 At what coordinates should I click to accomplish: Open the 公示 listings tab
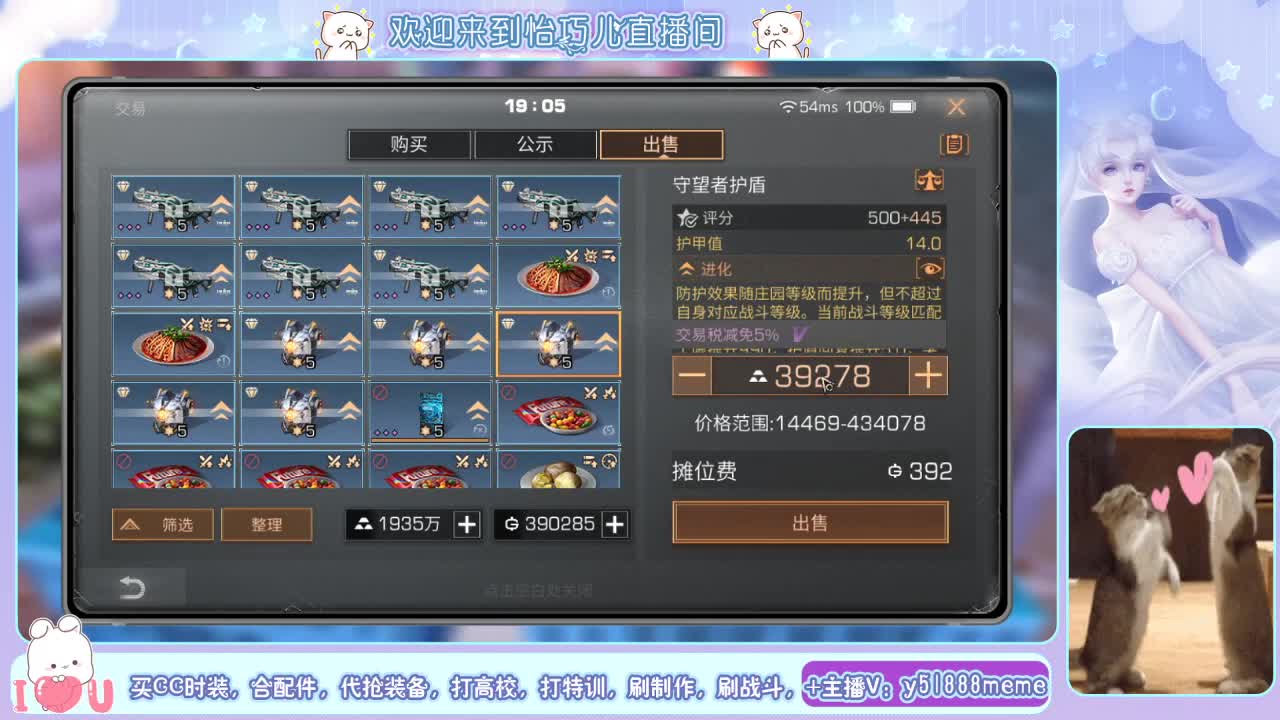[x=535, y=145]
